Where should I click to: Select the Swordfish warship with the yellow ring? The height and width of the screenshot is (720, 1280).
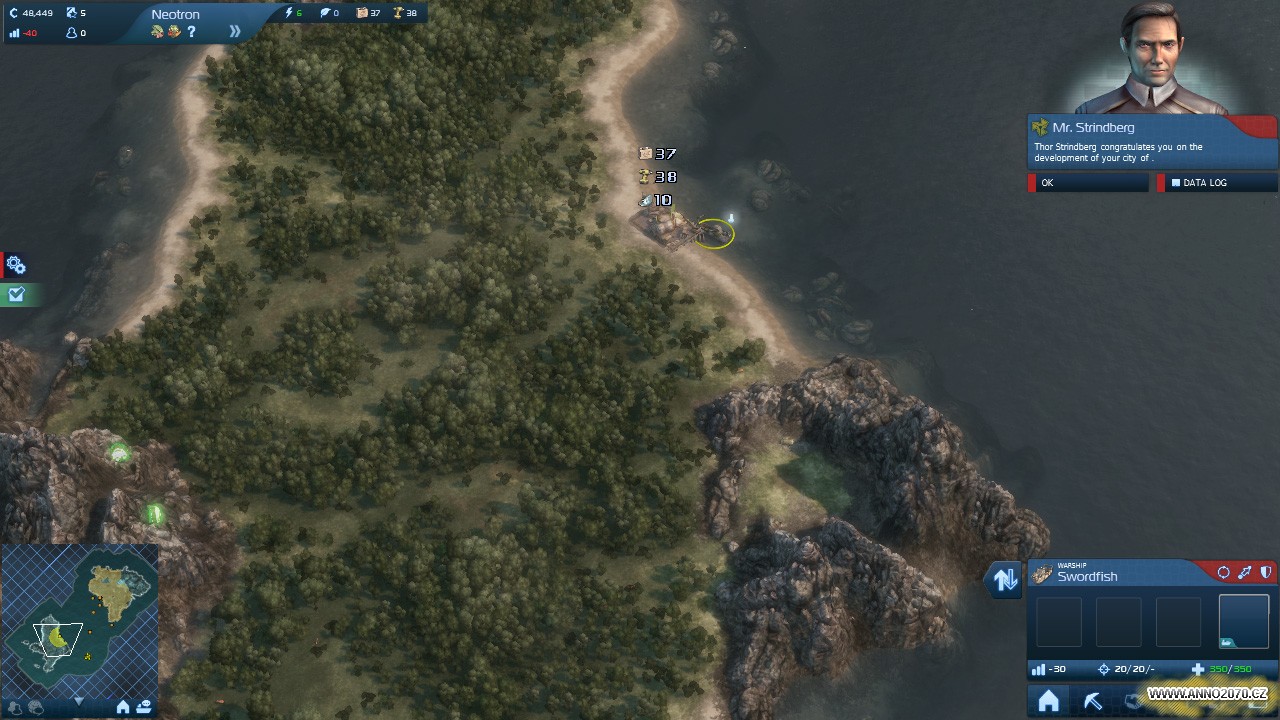point(714,233)
